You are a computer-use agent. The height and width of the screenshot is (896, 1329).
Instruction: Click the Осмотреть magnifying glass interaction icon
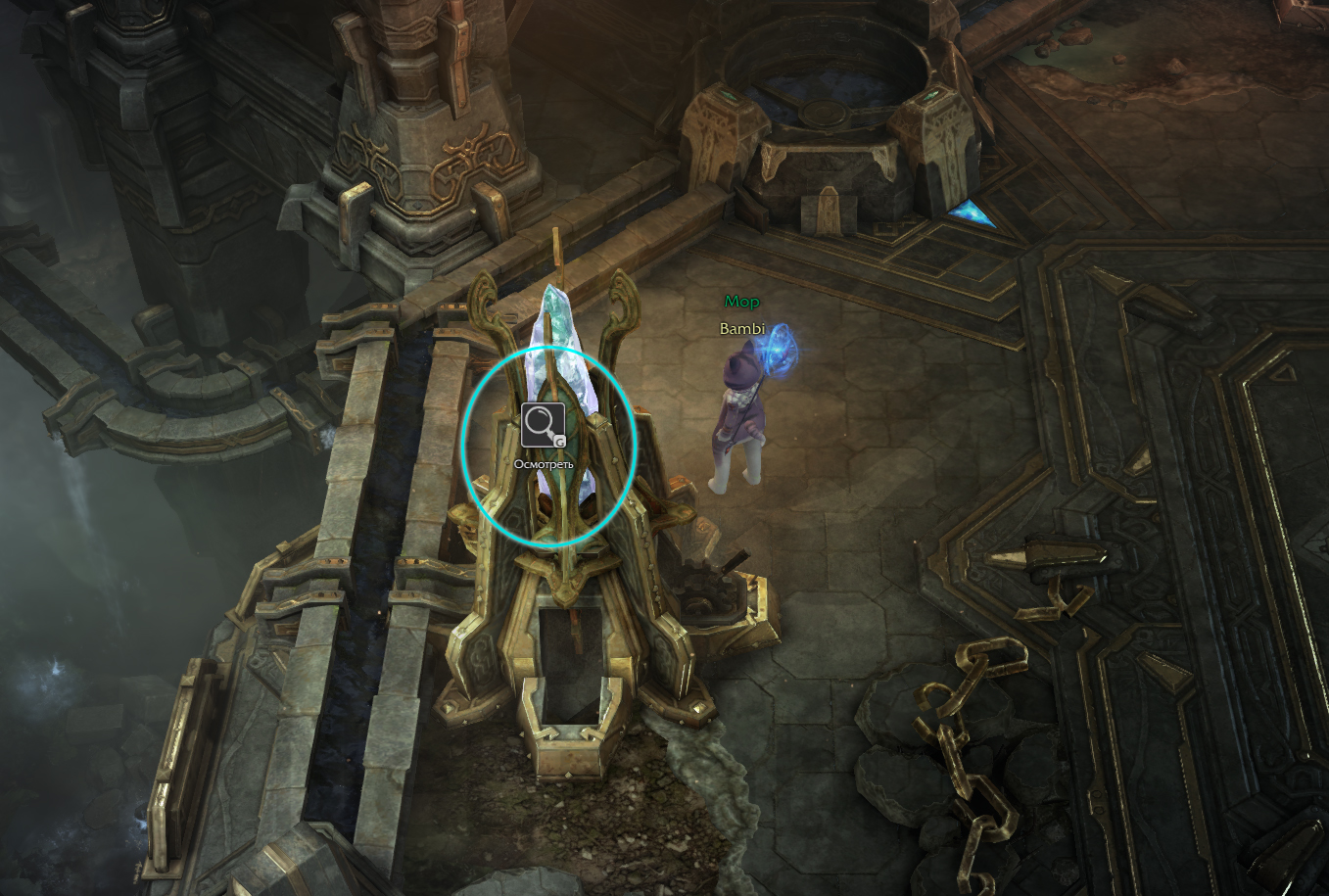(x=543, y=425)
